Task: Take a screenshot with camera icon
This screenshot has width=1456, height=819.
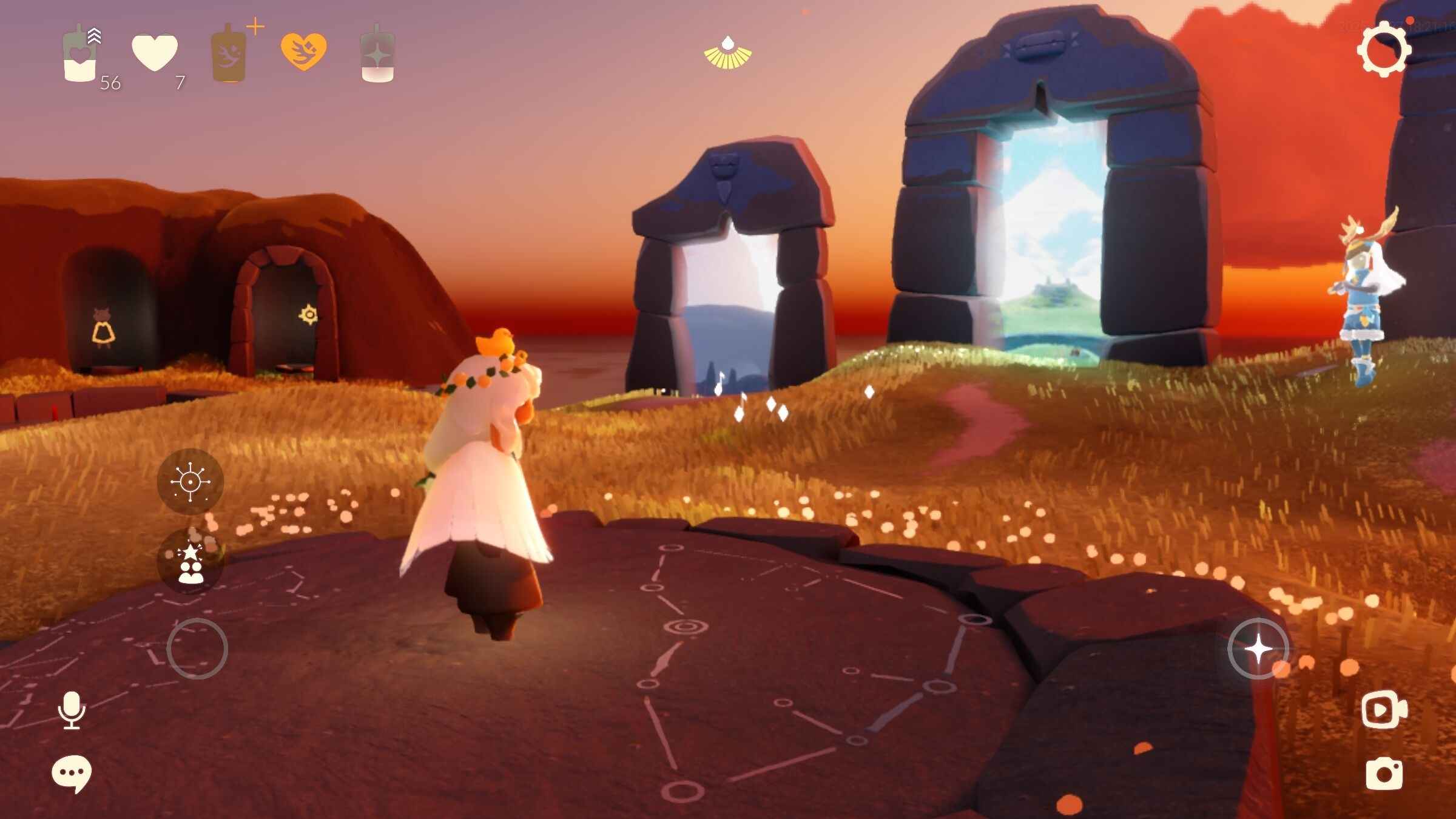Action: [x=1384, y=773]
